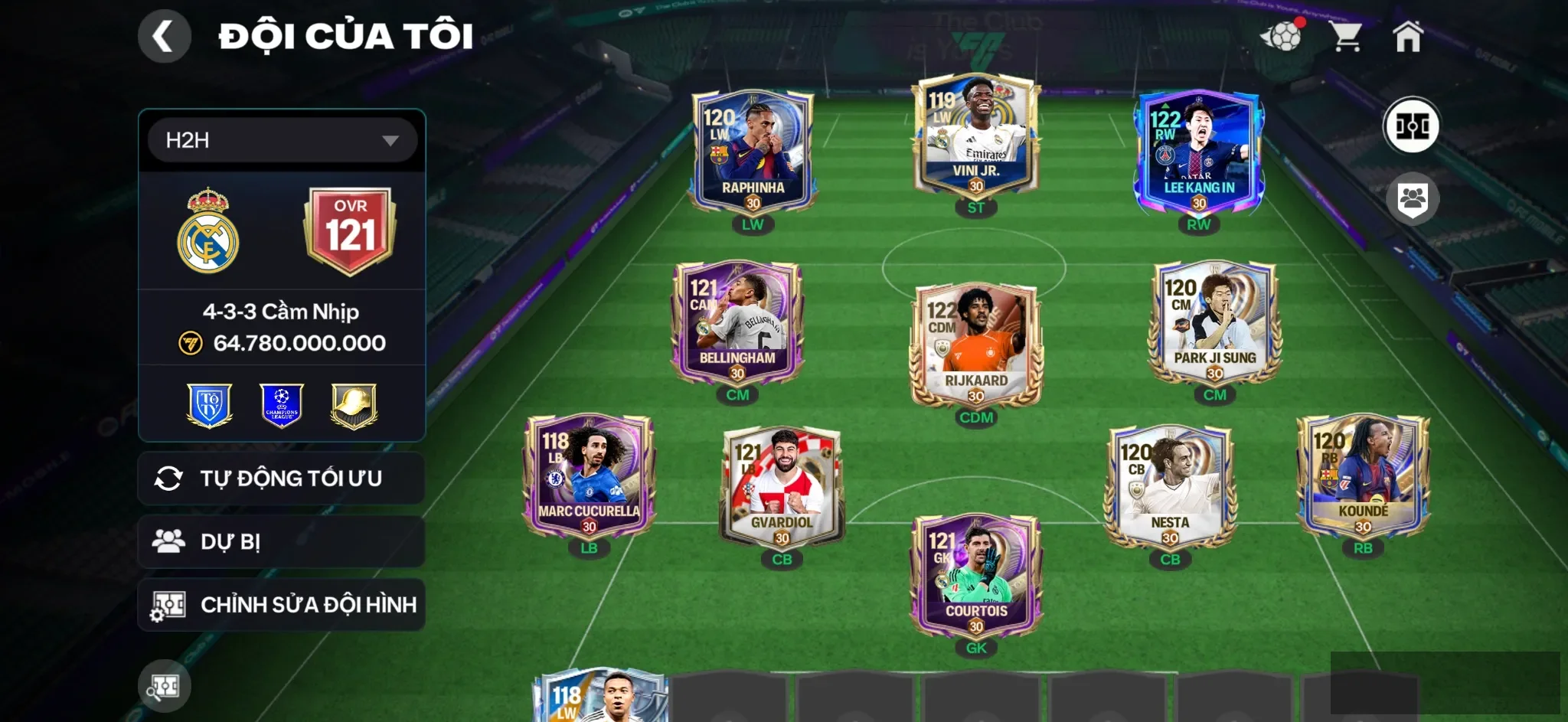This screenshot has width=1568, height=722.
Task: Choose the Nesta center-back card
Action: (1169, 488)
